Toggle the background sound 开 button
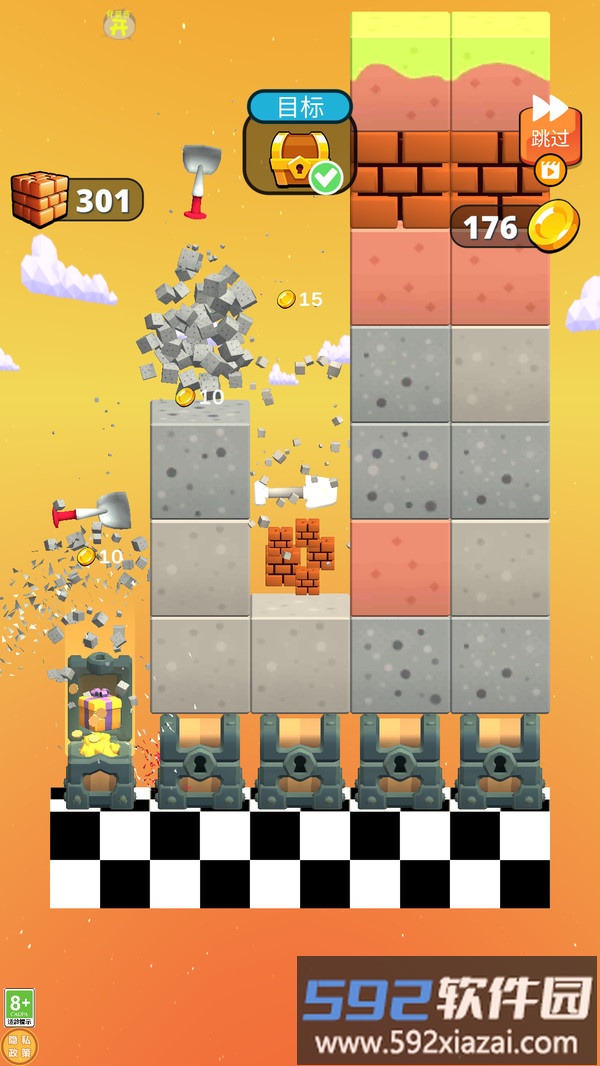The width and height of the screenshot is (600, 1066). (x=120, y=25)
